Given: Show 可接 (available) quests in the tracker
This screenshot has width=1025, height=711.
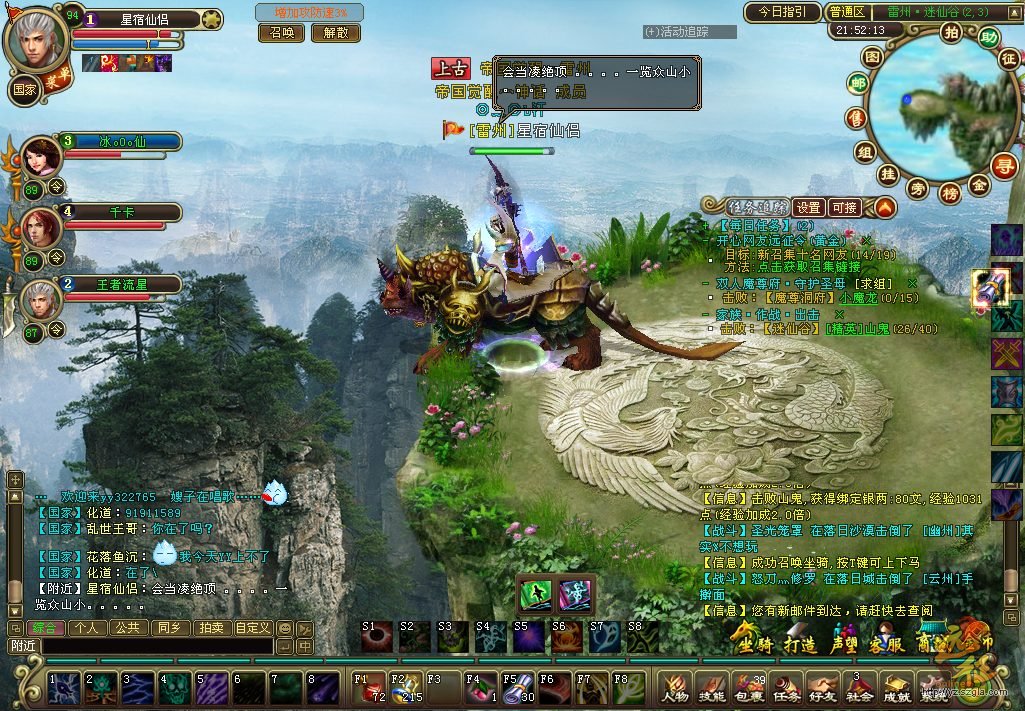Looking at the screenshot, I should [845, 208].
